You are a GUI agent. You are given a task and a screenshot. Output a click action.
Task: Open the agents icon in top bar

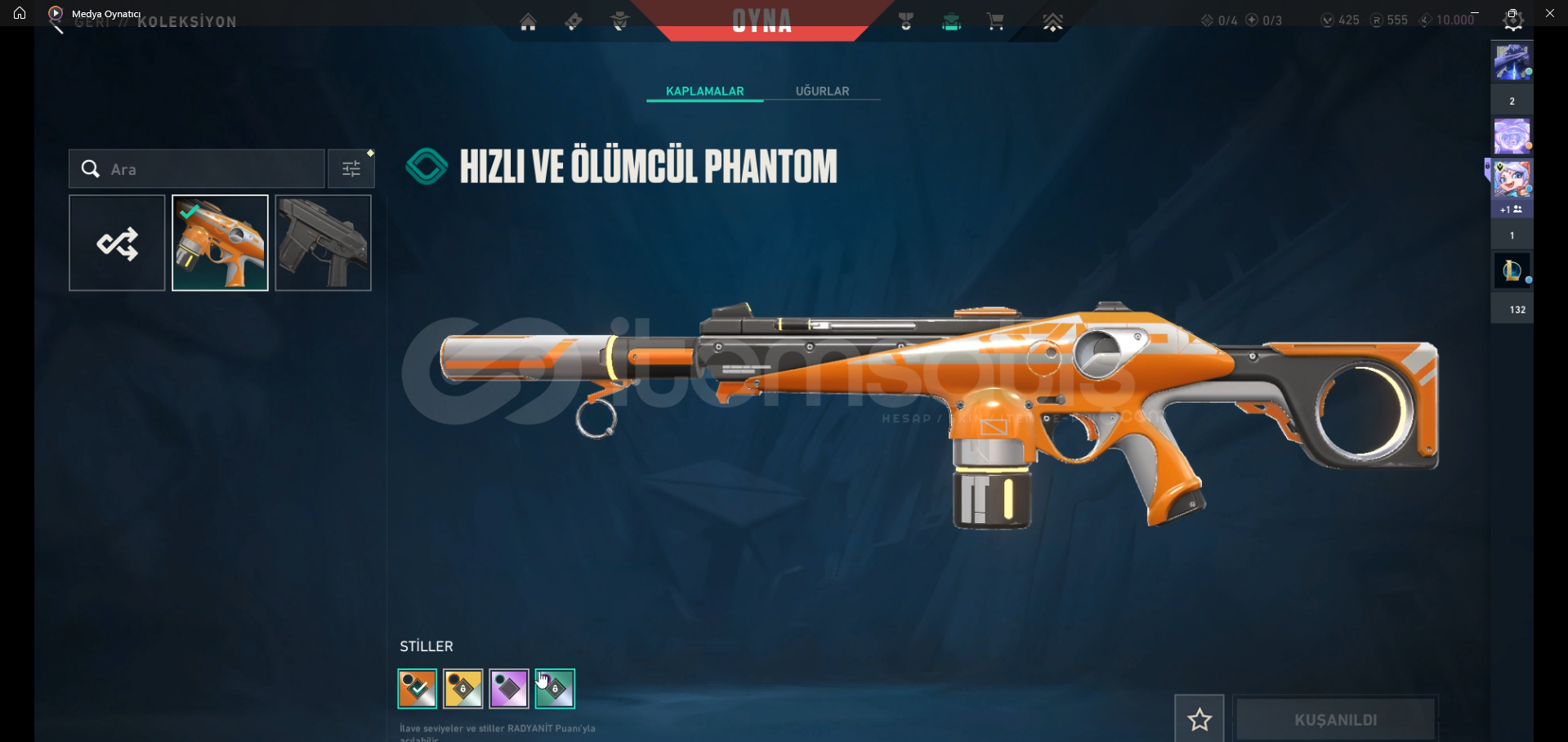click(620, 22)
